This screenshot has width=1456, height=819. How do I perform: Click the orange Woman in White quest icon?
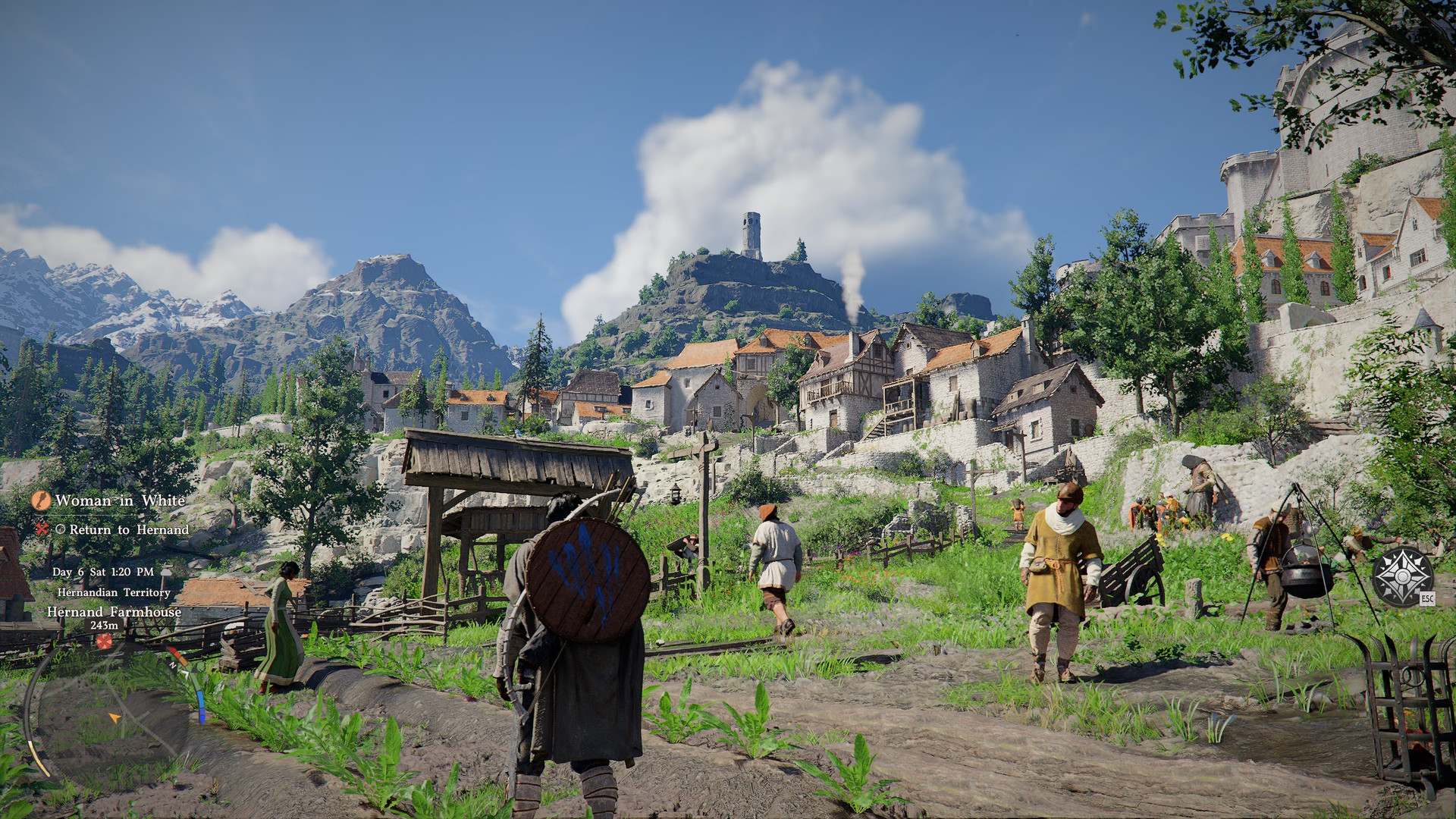41,500
